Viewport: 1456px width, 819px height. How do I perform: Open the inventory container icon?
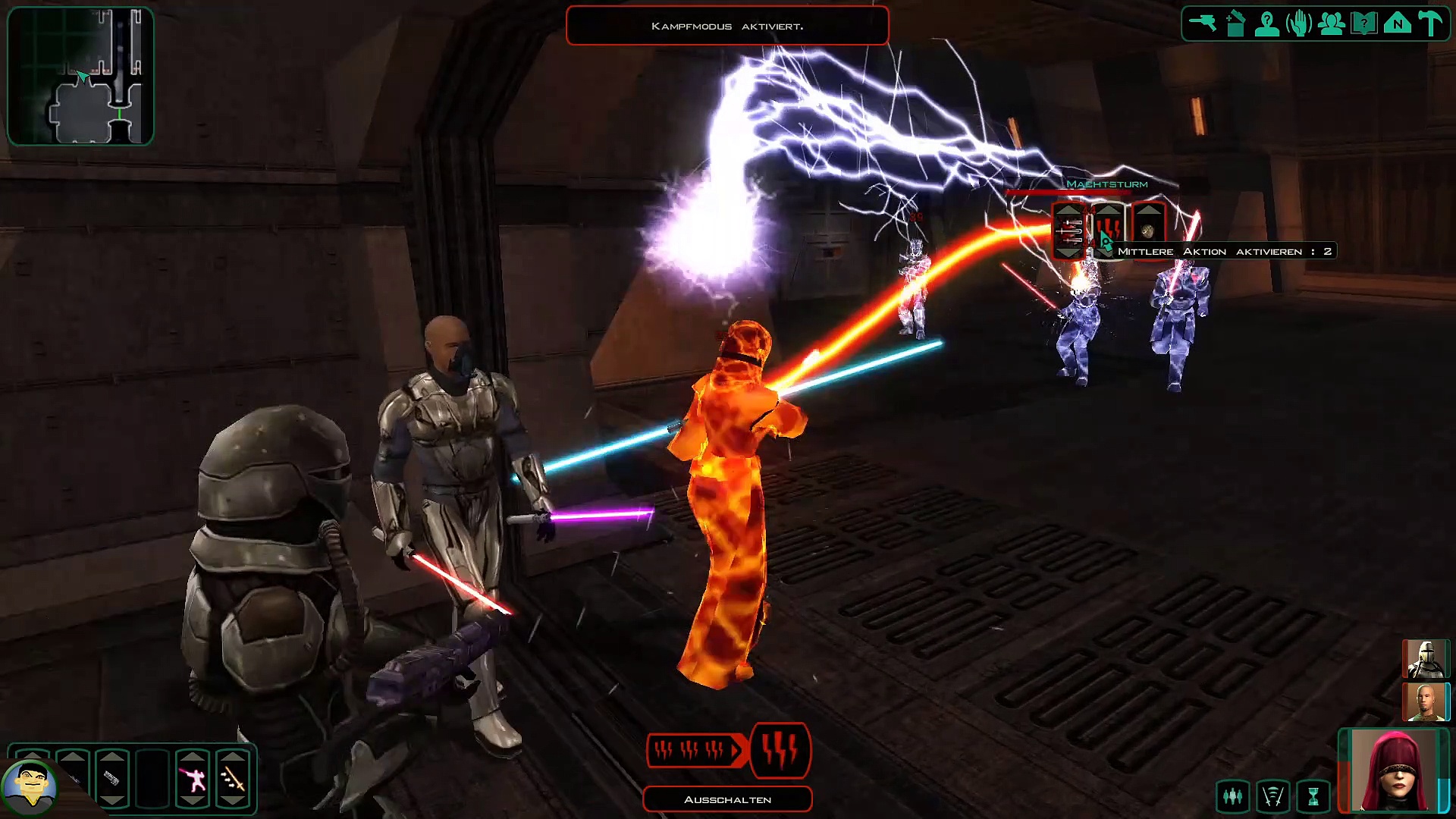[x=1235, y=24]
